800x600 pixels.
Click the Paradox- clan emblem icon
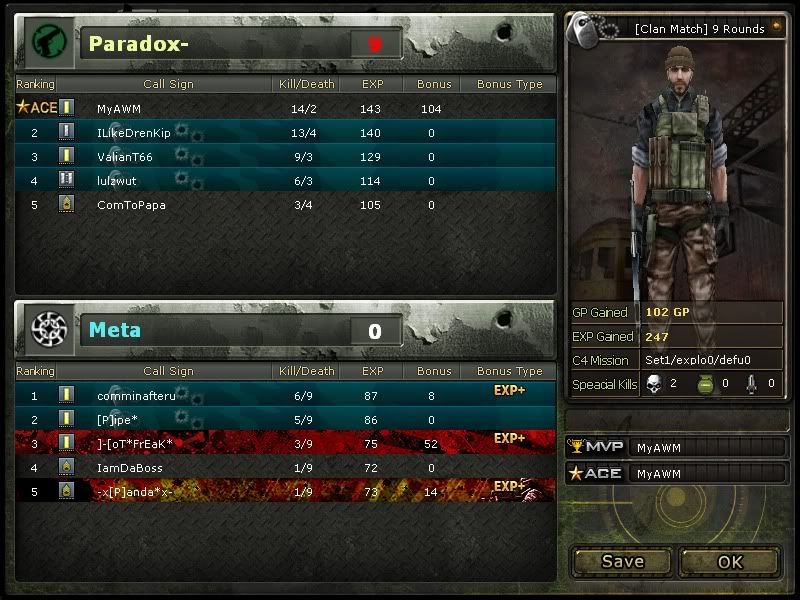point(46,43)
